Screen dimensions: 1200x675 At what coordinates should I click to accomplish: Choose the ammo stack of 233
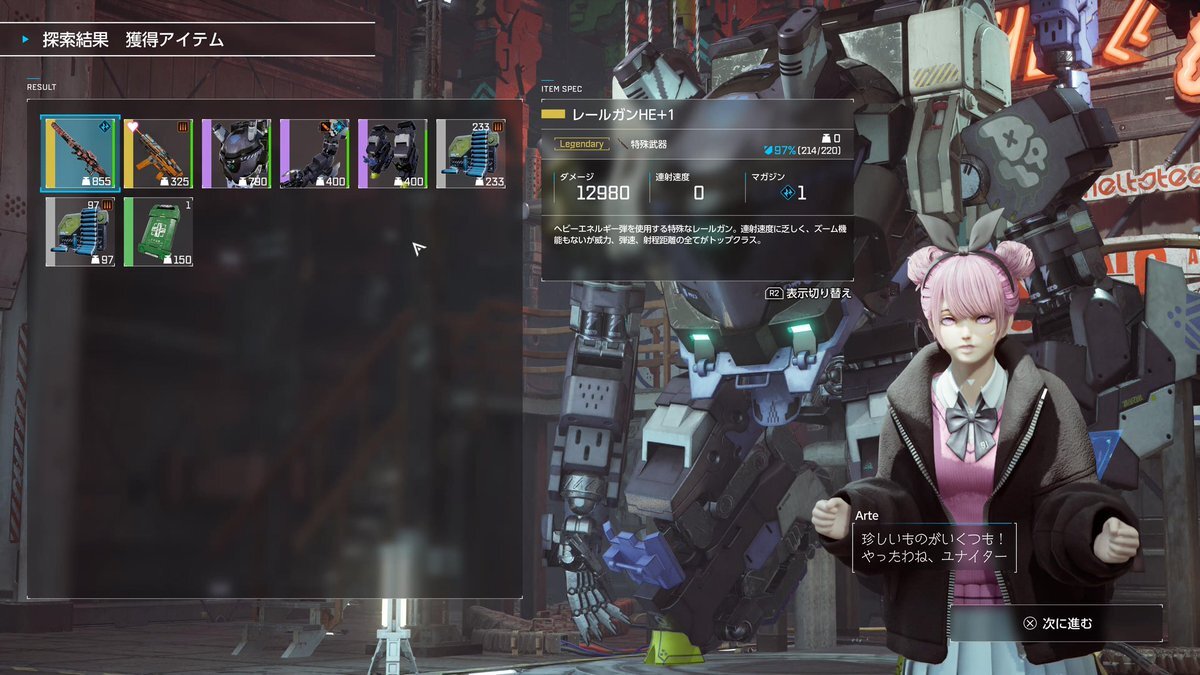pyautogui.click(x=471, y=153)
